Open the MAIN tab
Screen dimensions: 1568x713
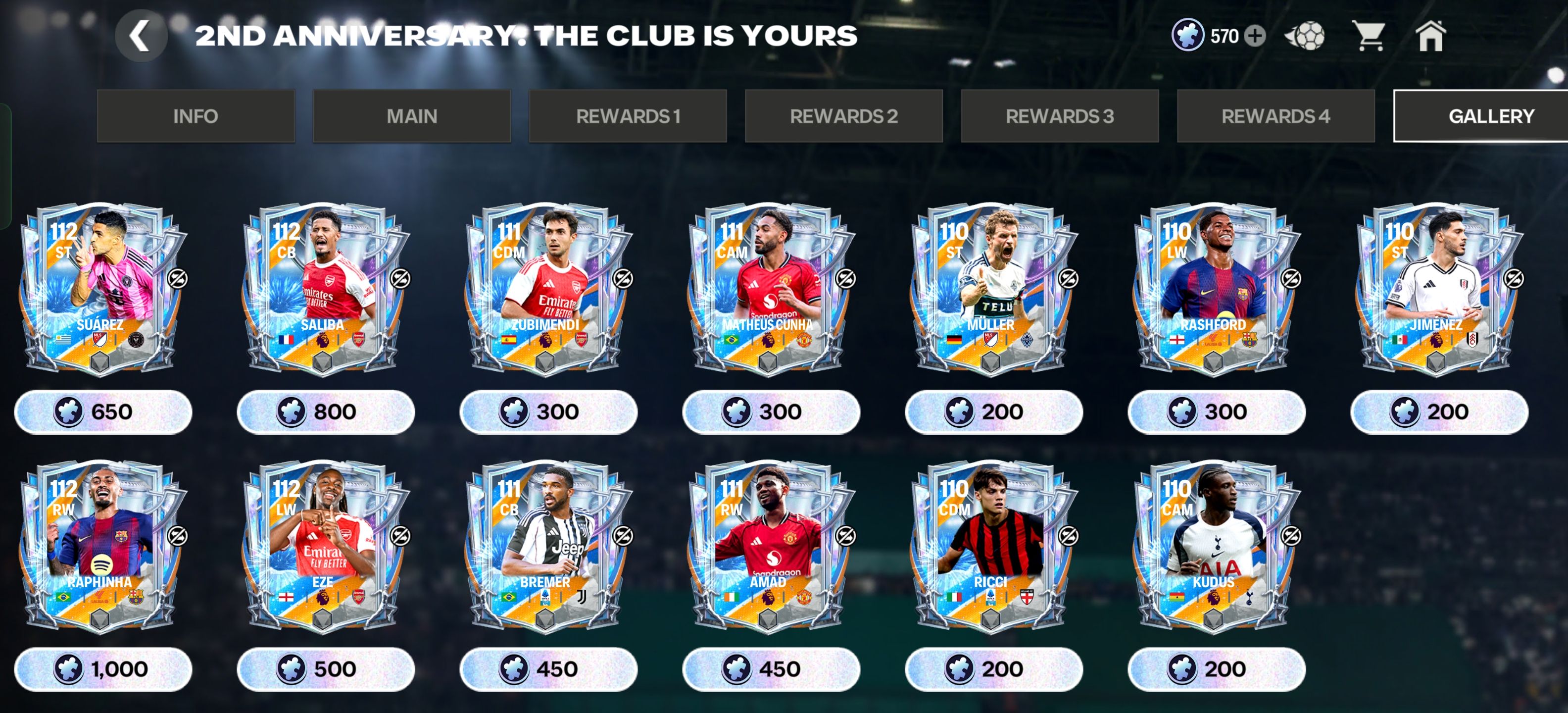(411, 116)
